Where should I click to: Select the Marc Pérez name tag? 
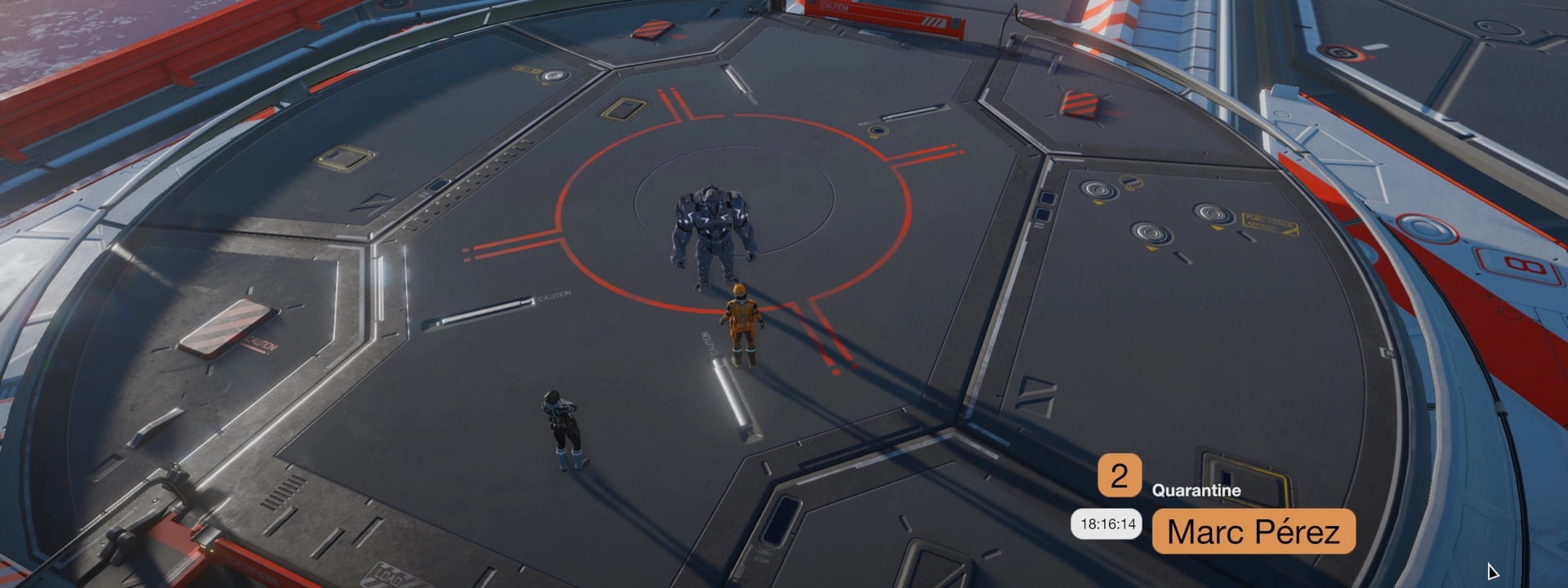pos(1253,532)
